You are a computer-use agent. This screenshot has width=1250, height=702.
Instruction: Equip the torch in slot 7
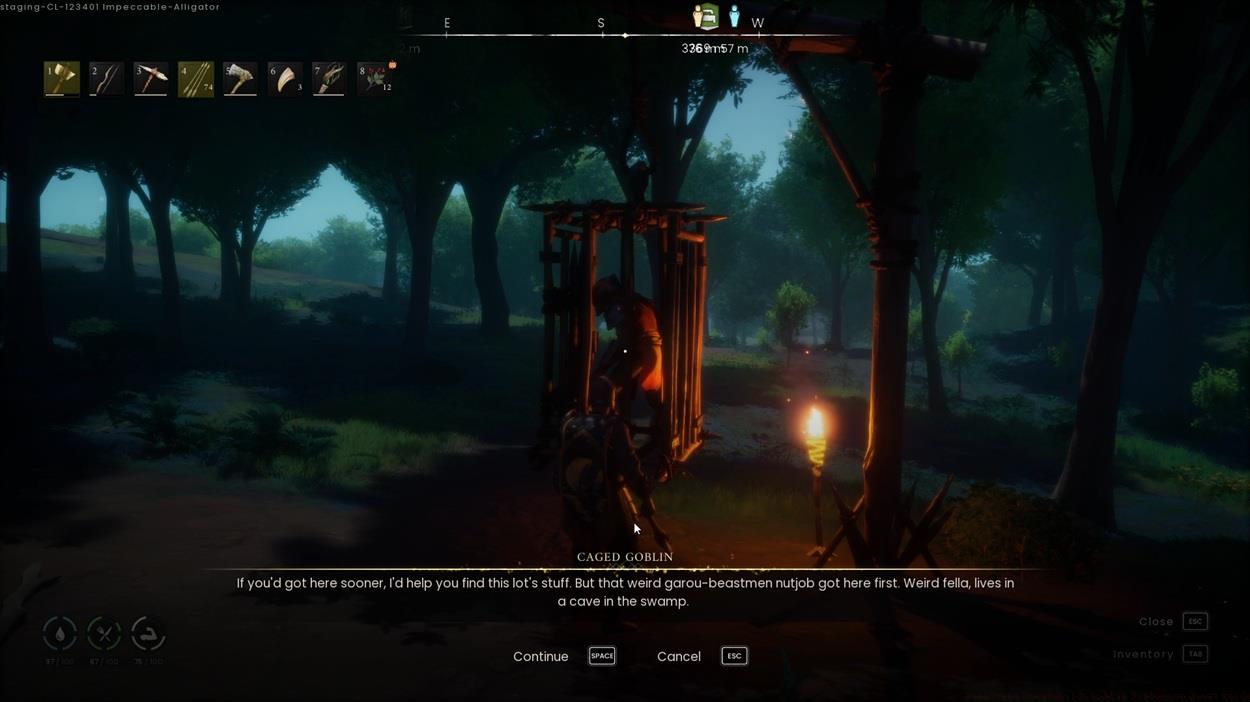point(329,79)
